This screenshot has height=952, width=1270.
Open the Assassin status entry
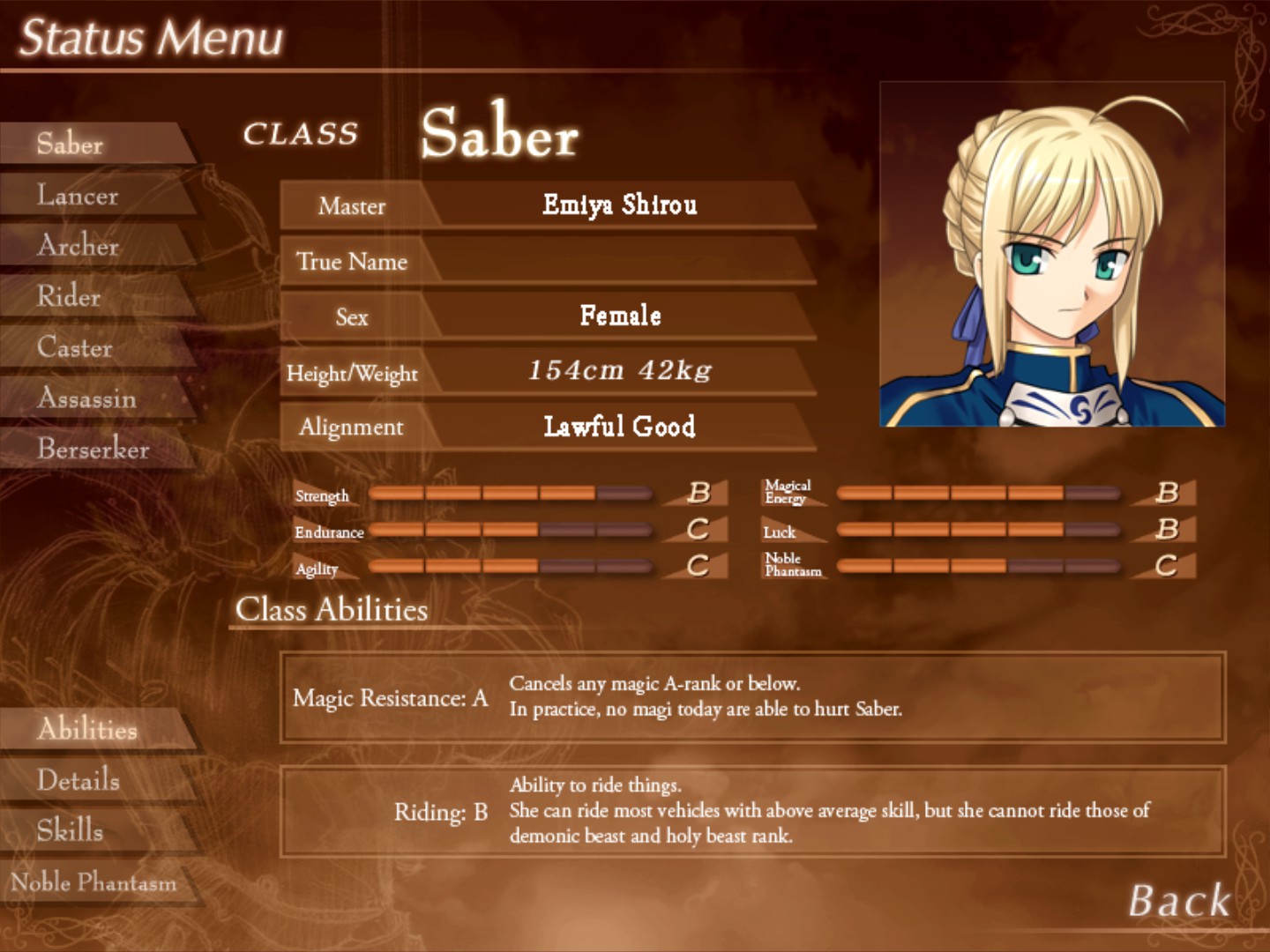click(x=86, y=398)
